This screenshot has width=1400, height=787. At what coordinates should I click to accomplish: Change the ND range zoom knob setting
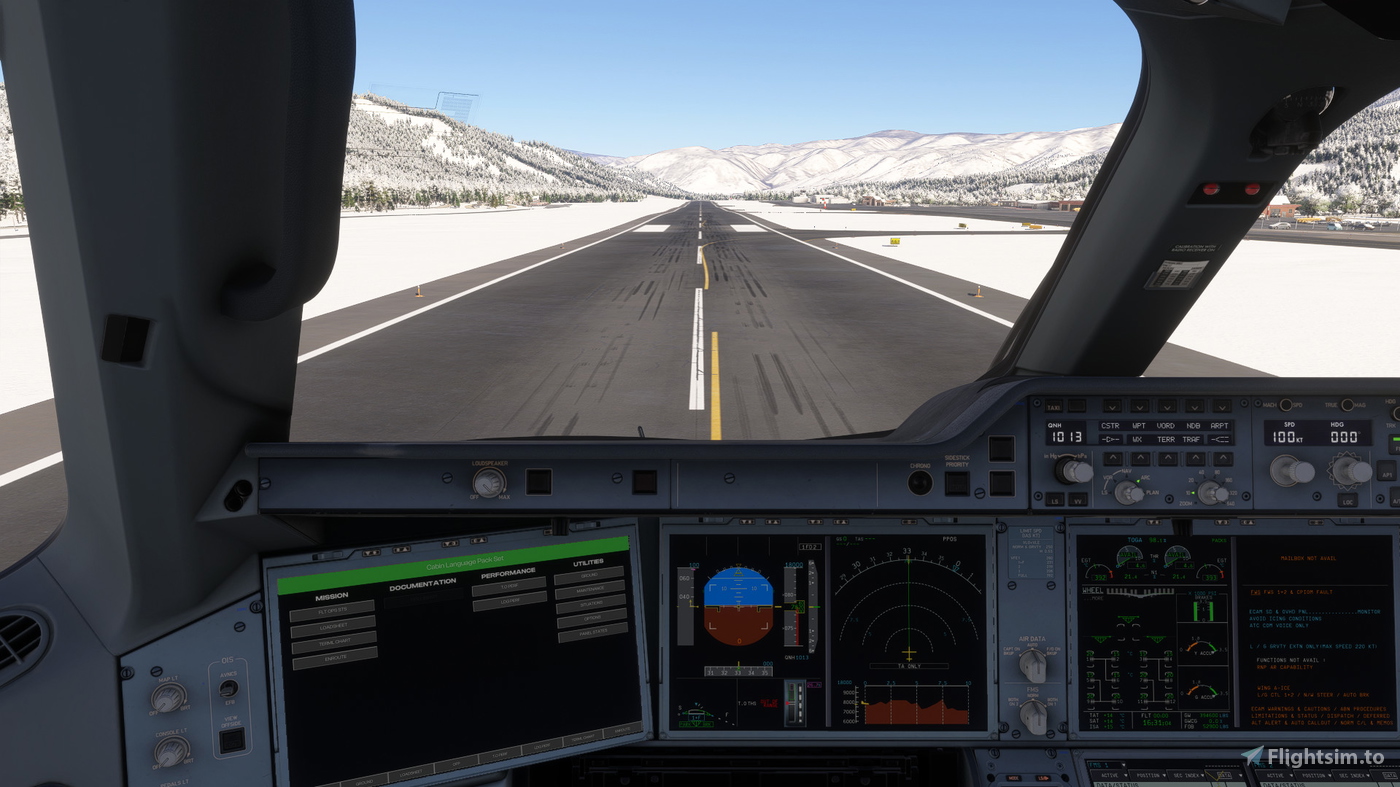[x=1211, y=491]
